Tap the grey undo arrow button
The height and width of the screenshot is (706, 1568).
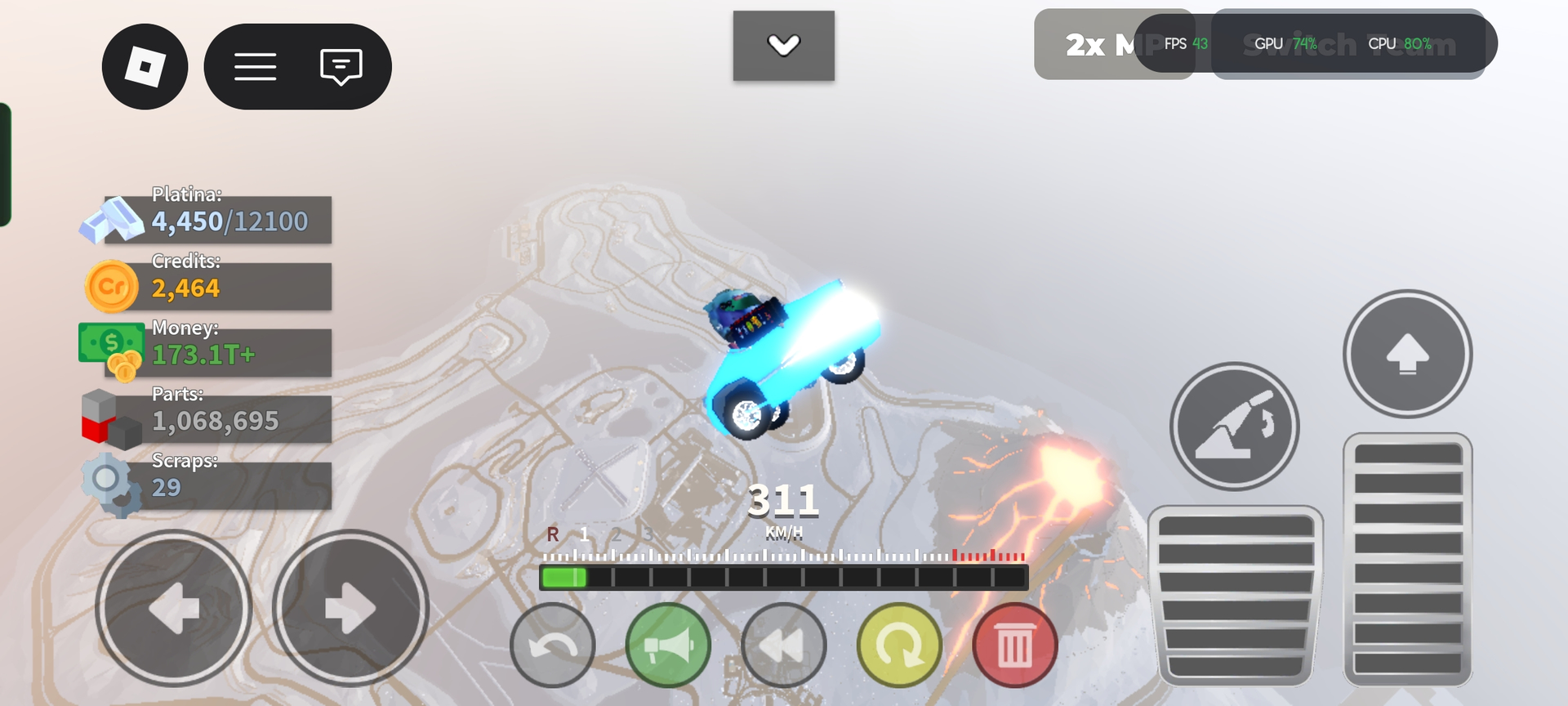point(553,646)
